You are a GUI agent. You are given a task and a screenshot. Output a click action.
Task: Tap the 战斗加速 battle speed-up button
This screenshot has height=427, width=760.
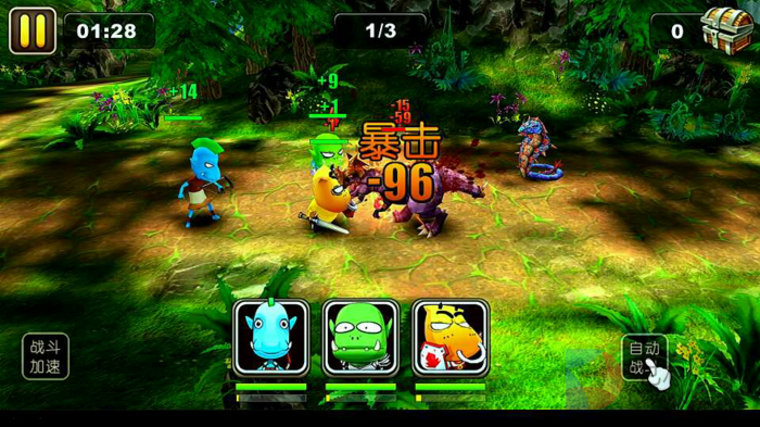click(x=46, y=357)
